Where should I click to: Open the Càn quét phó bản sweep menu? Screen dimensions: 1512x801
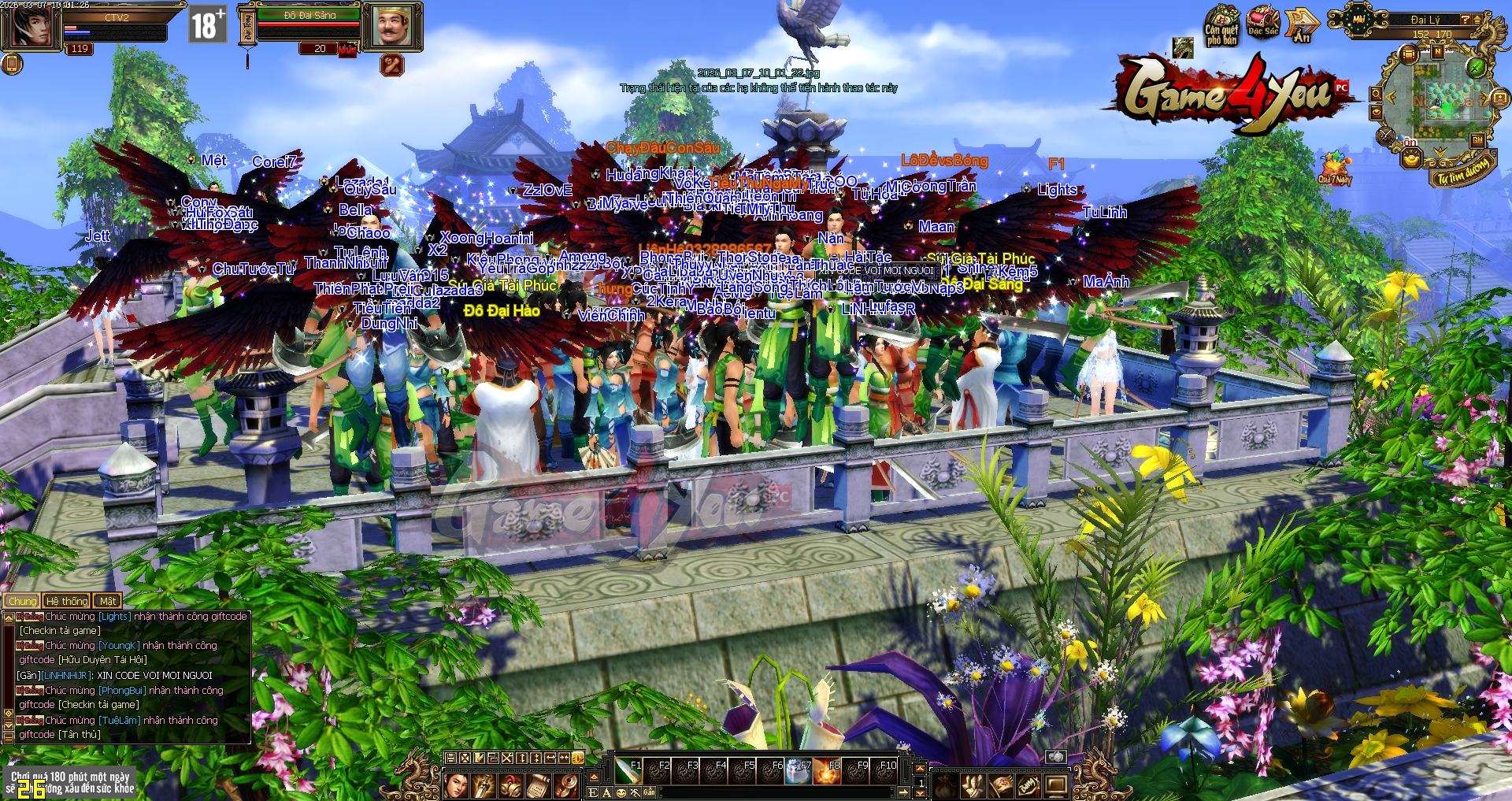tap(1221, 26)
